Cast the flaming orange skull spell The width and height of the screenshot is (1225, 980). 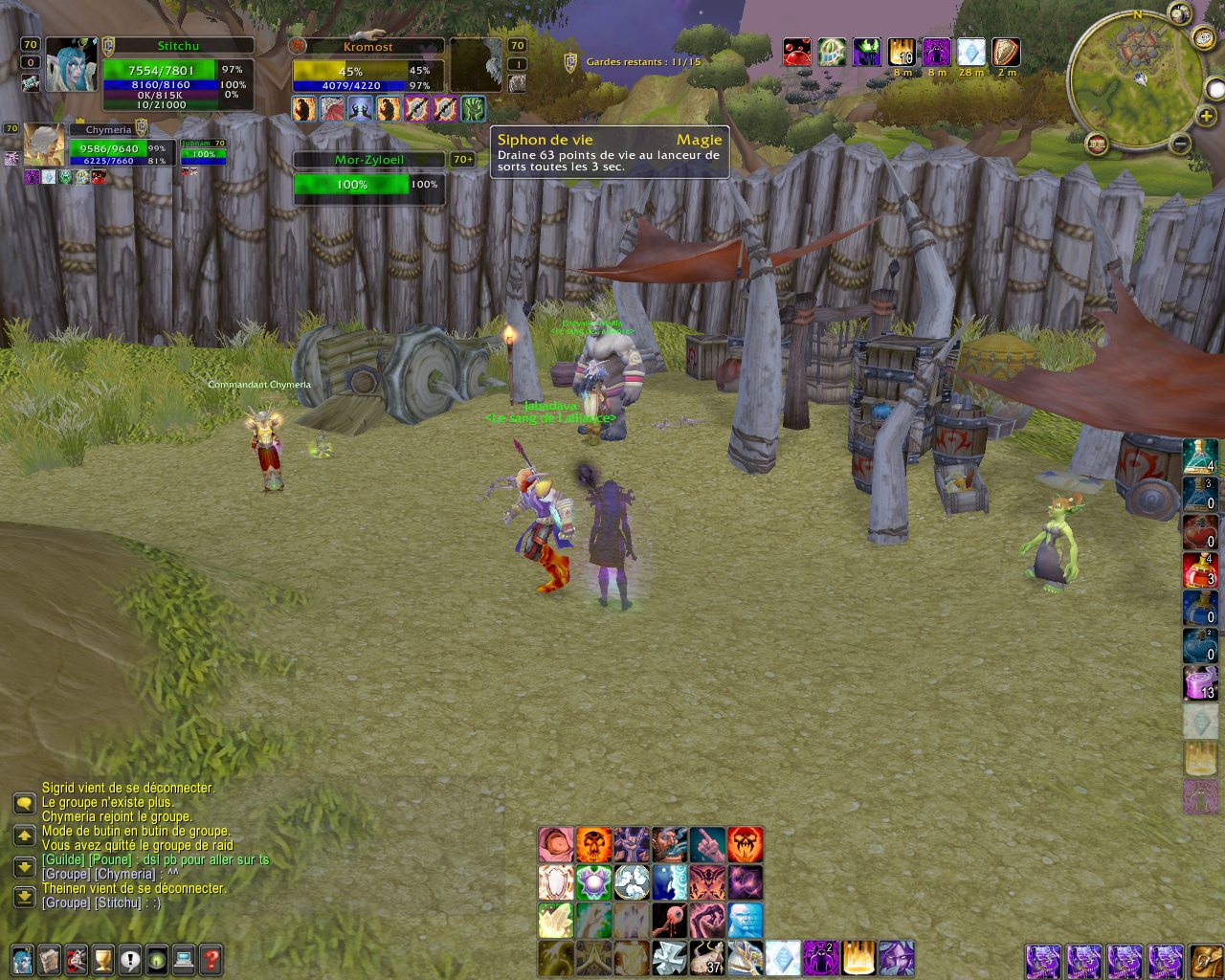click(x=593, y=845)
